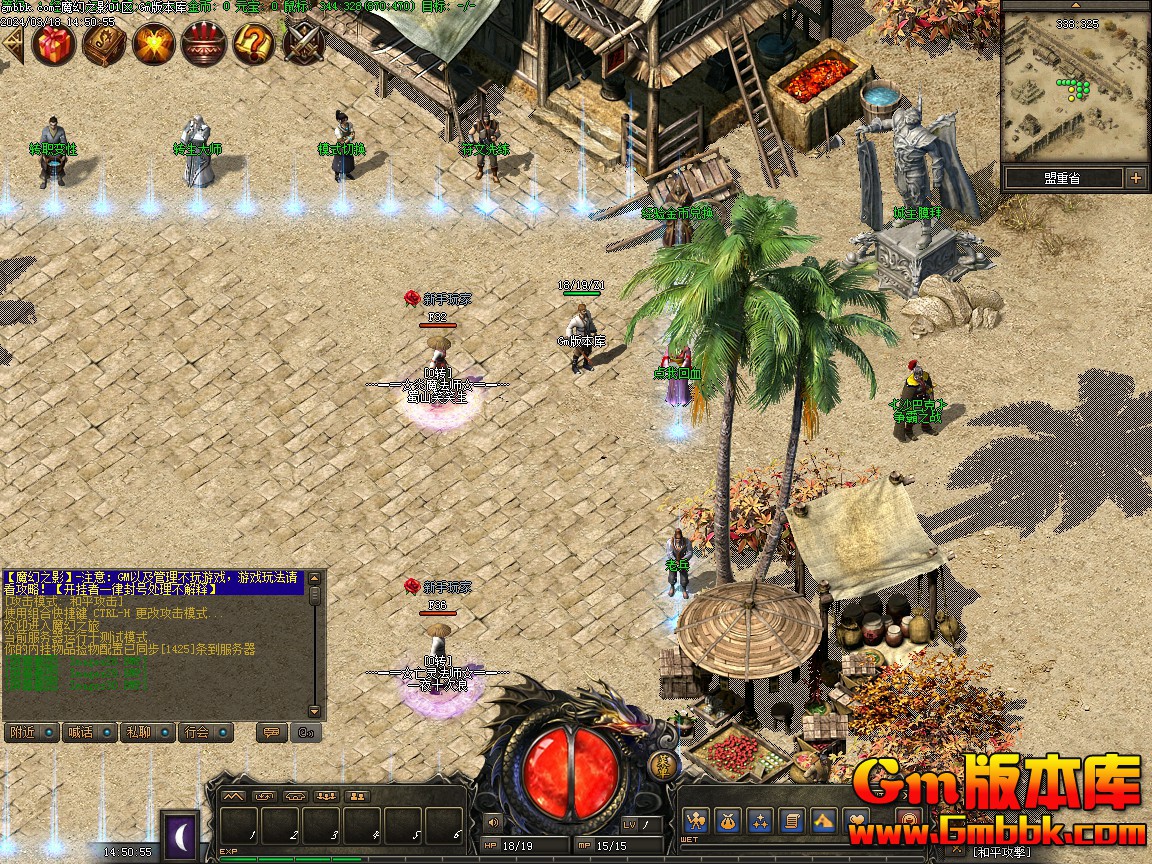Open the red gift box icon
Image resolution: width=1152 pixels, height=864 pixels.
click(x=54, y=44)
